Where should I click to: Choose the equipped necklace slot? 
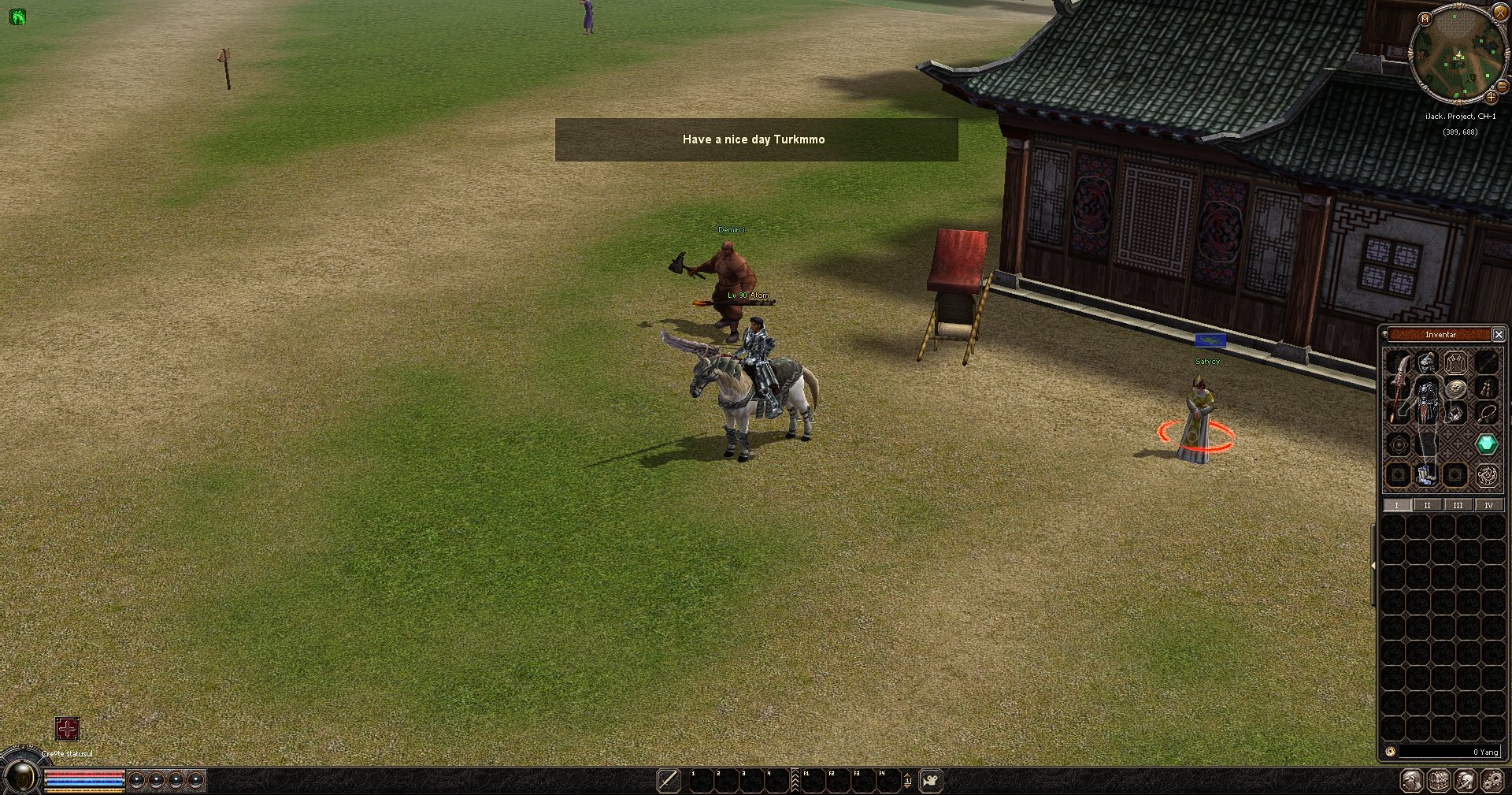click(1485, 413)
